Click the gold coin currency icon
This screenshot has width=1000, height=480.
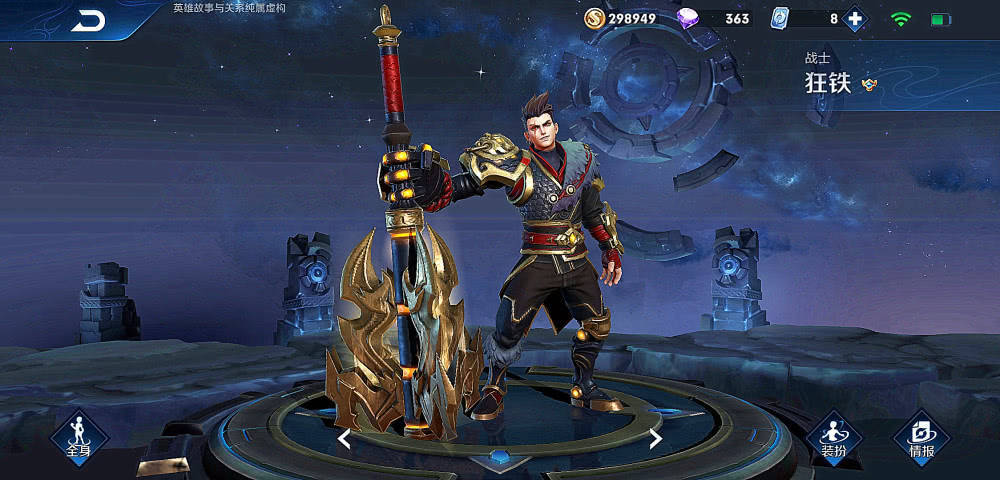tap(594, 18)
